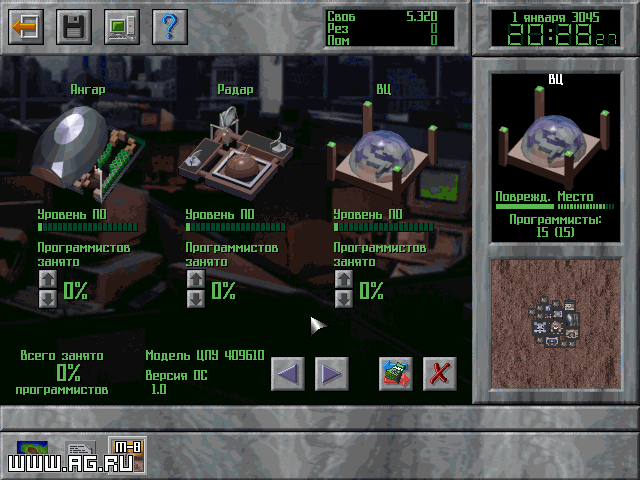
Task: Lower the ВЦ programmers percentage
Action: click(343, 298)
